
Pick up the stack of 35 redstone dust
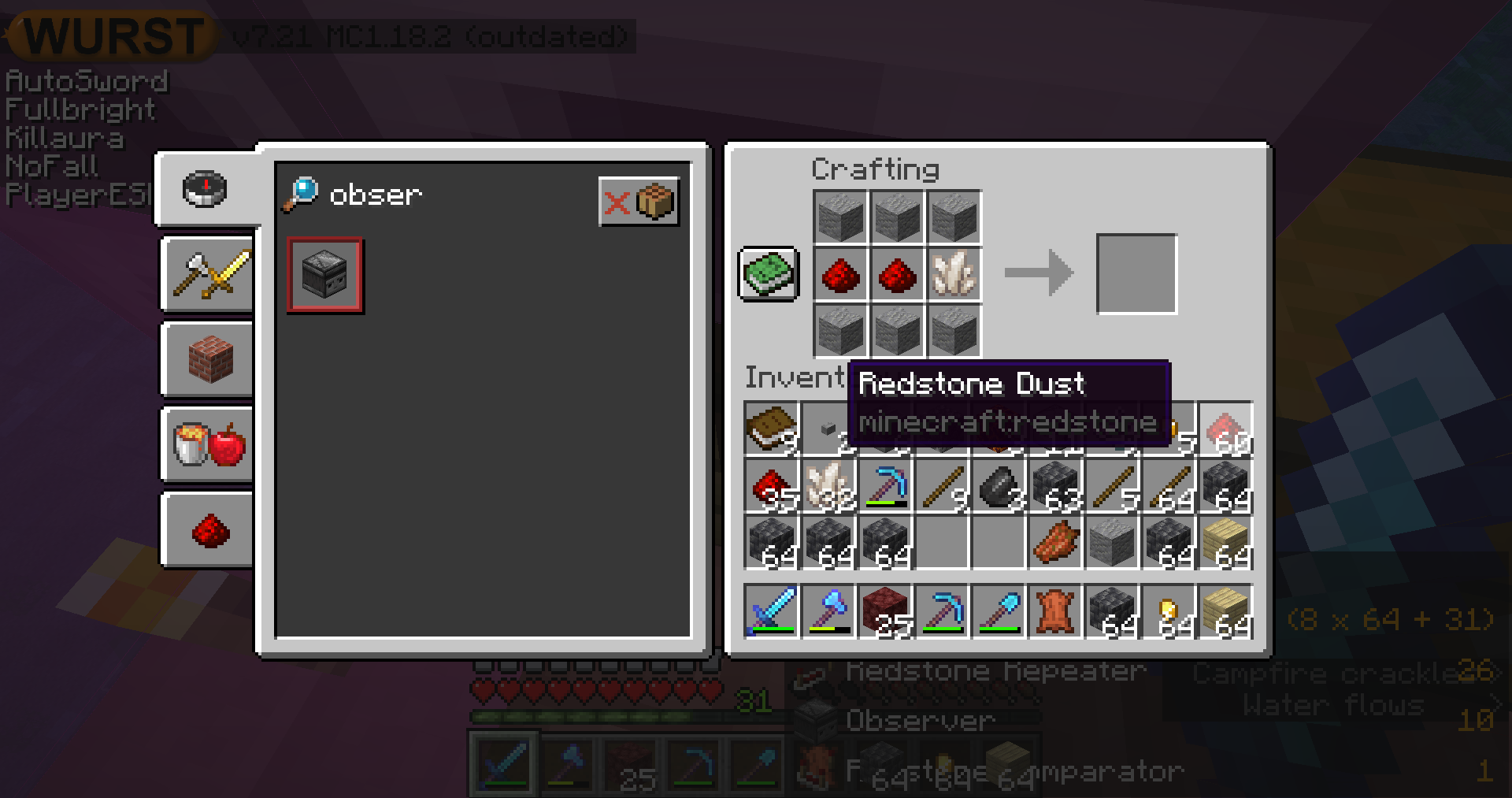tap(772, 487)
